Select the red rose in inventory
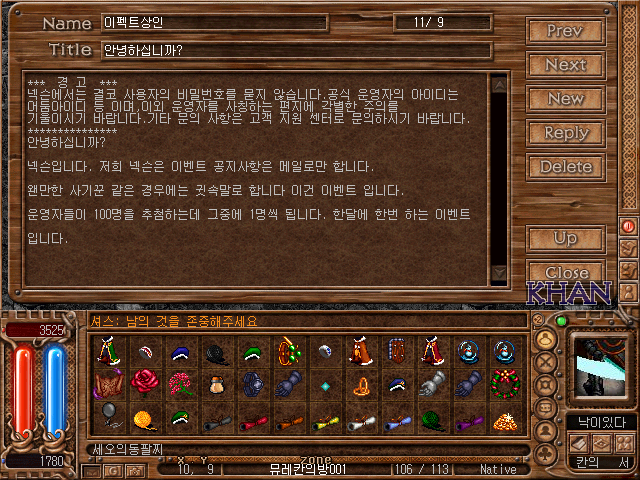Viewport: 640px width, 480px height. pyautogui.click(x=143, y=383)
